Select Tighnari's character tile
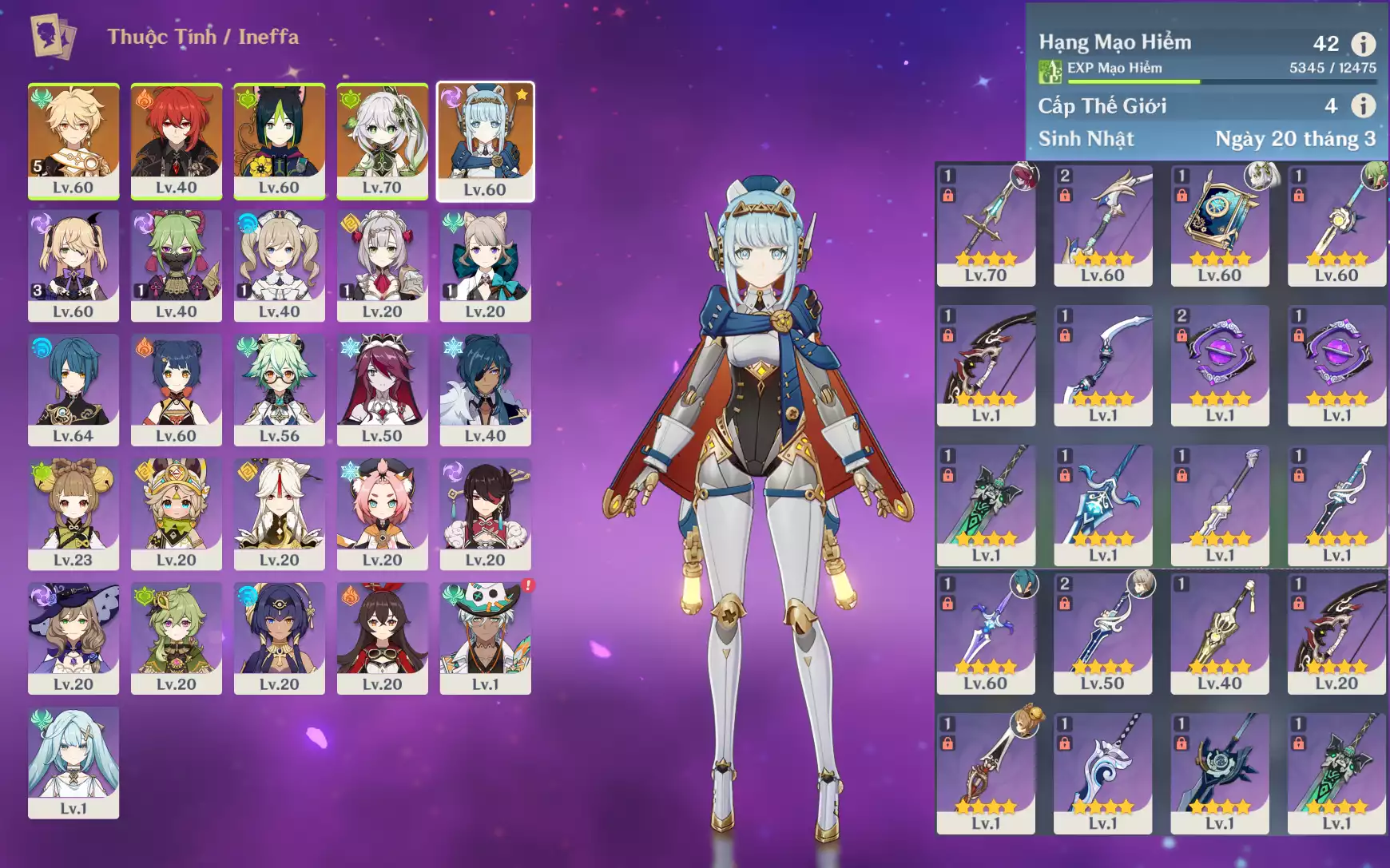This screenshot has width=1390, height=868. 279,141
